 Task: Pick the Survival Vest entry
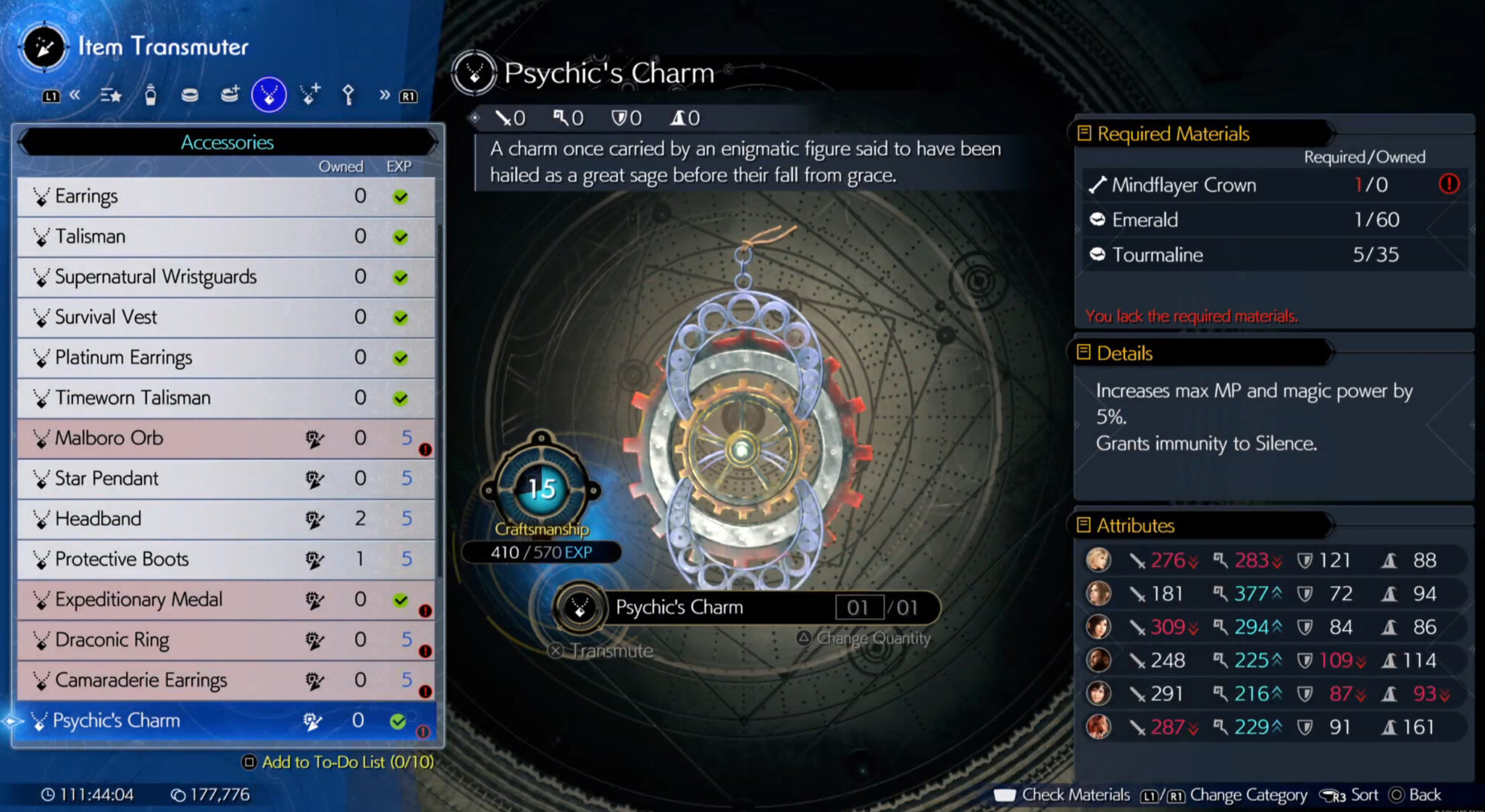click(226, 317)
